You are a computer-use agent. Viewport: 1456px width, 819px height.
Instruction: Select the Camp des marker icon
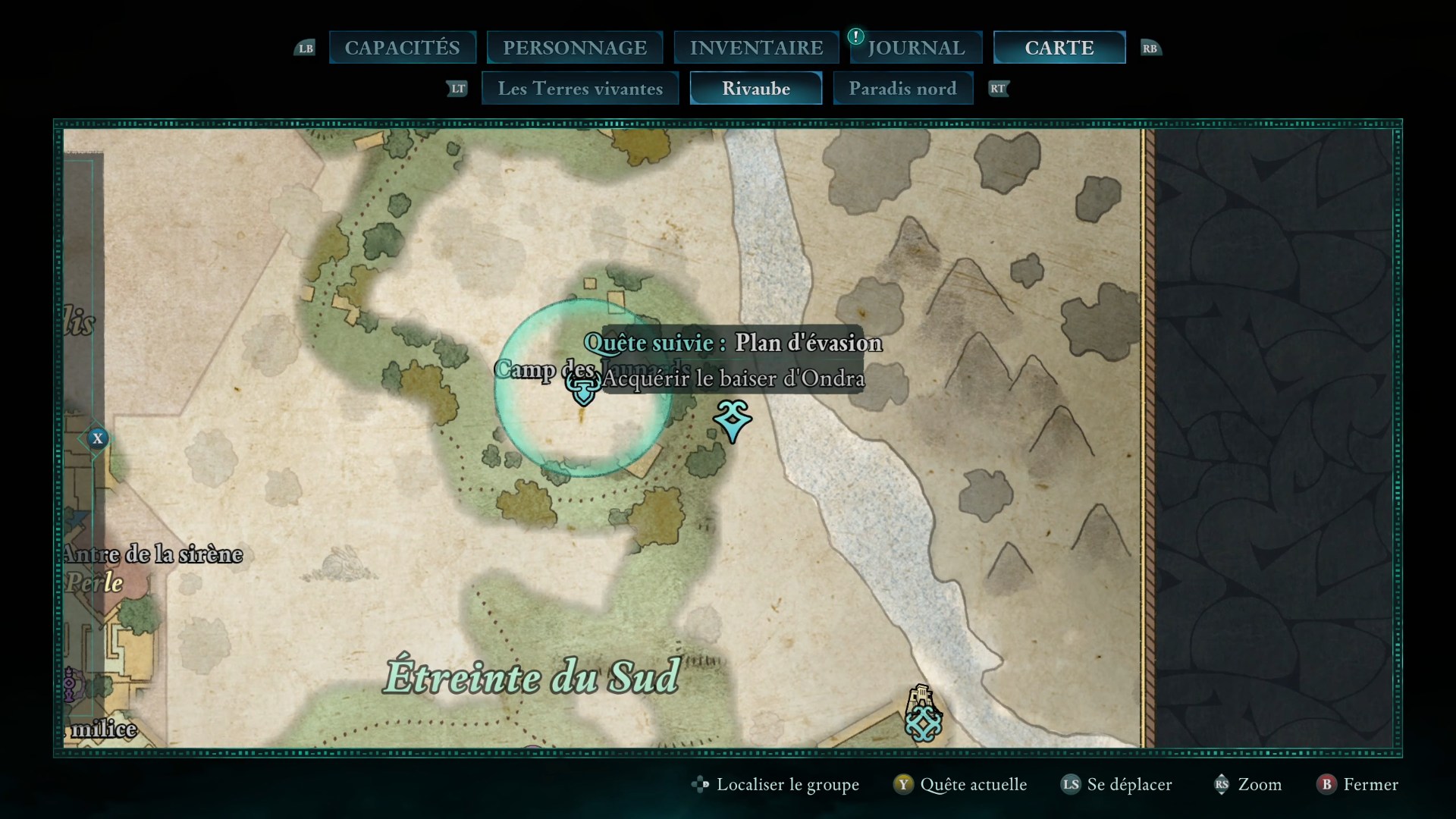[x=583, y=388]
